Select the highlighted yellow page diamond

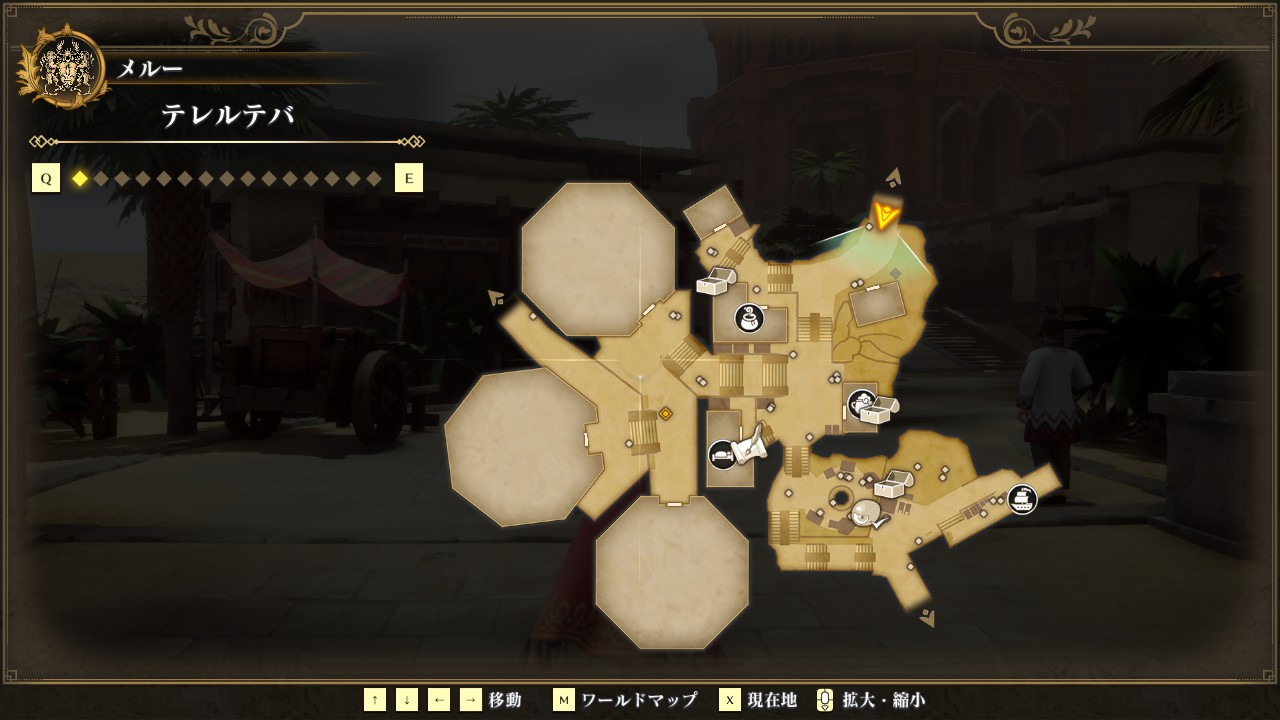click(80, 179)
